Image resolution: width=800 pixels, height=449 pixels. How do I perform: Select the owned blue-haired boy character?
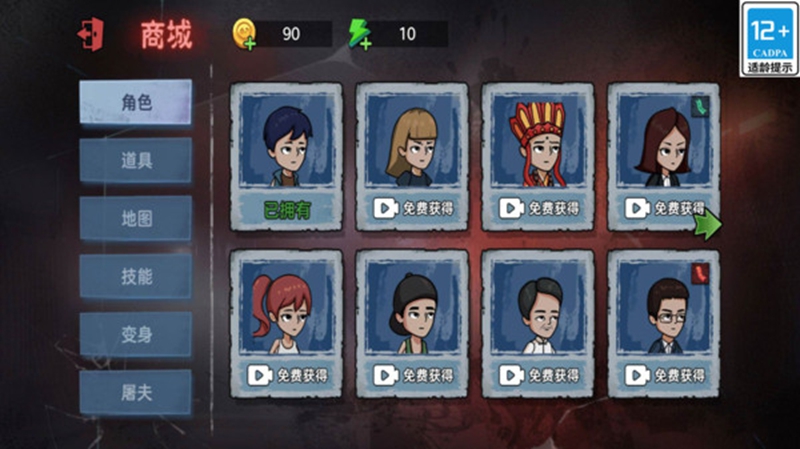point(286,152)
